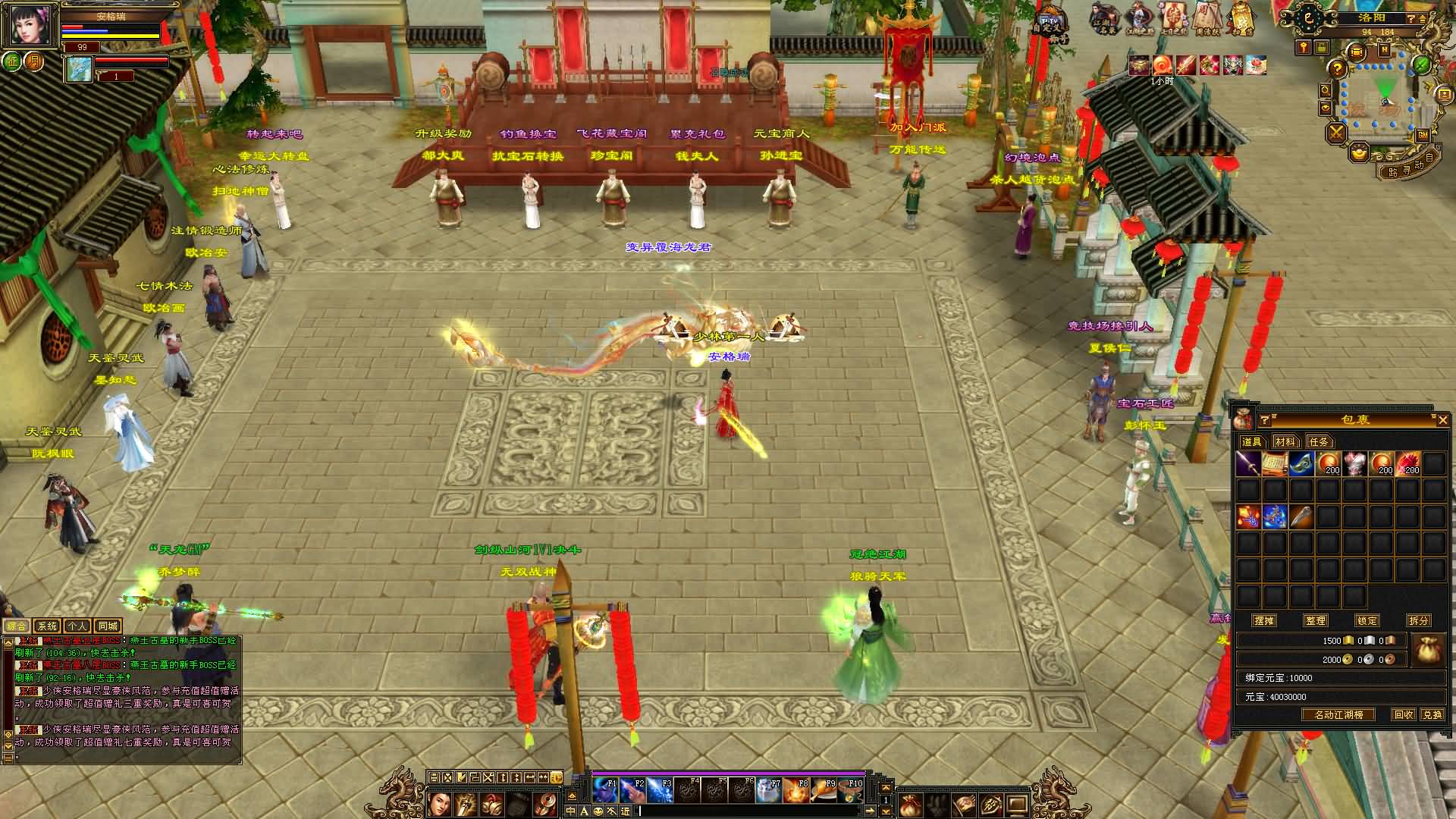Open the 名动江湖榜 ranking

click(x=1338, y=714)
